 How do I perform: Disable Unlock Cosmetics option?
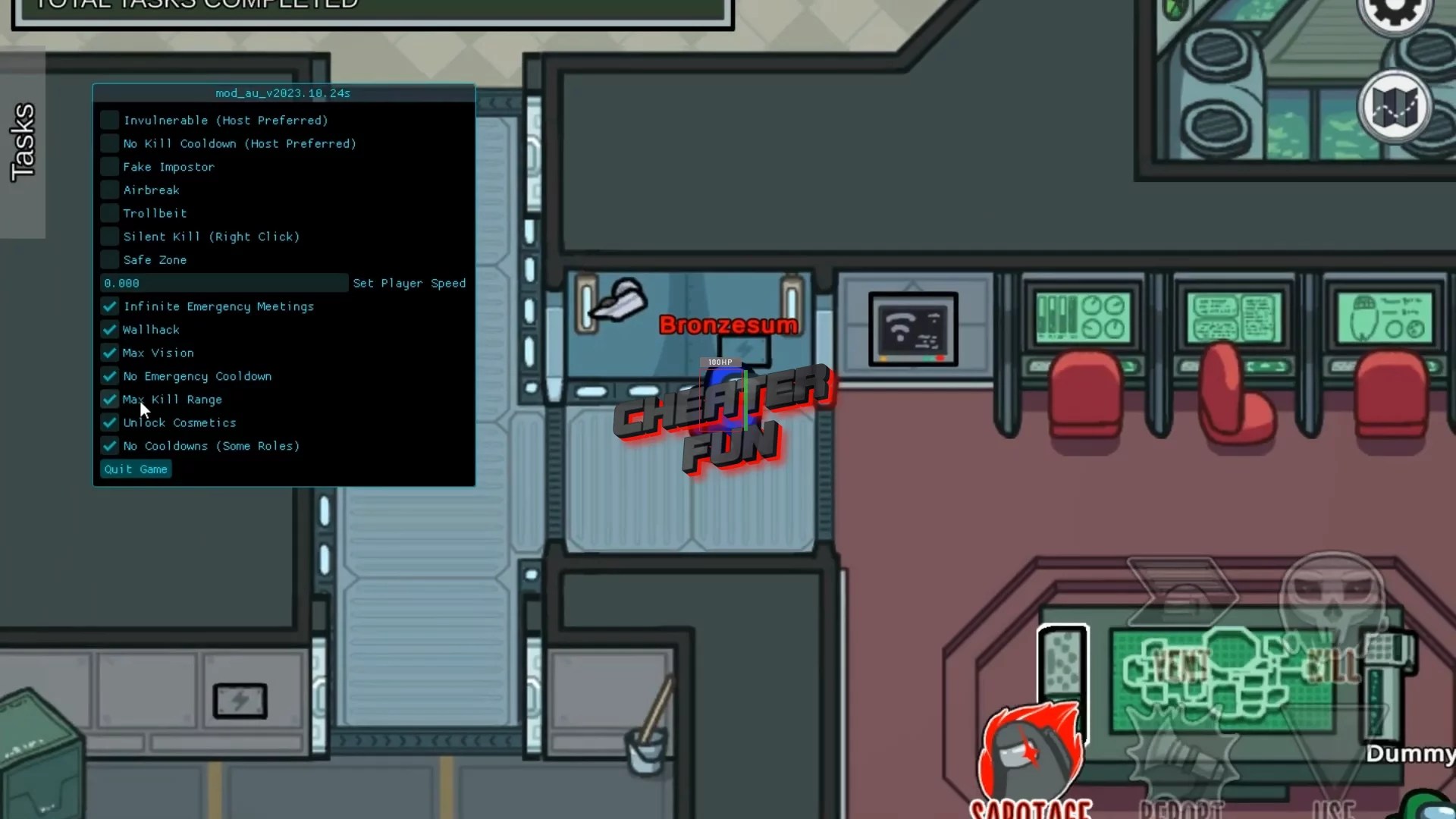pos(109,422)
